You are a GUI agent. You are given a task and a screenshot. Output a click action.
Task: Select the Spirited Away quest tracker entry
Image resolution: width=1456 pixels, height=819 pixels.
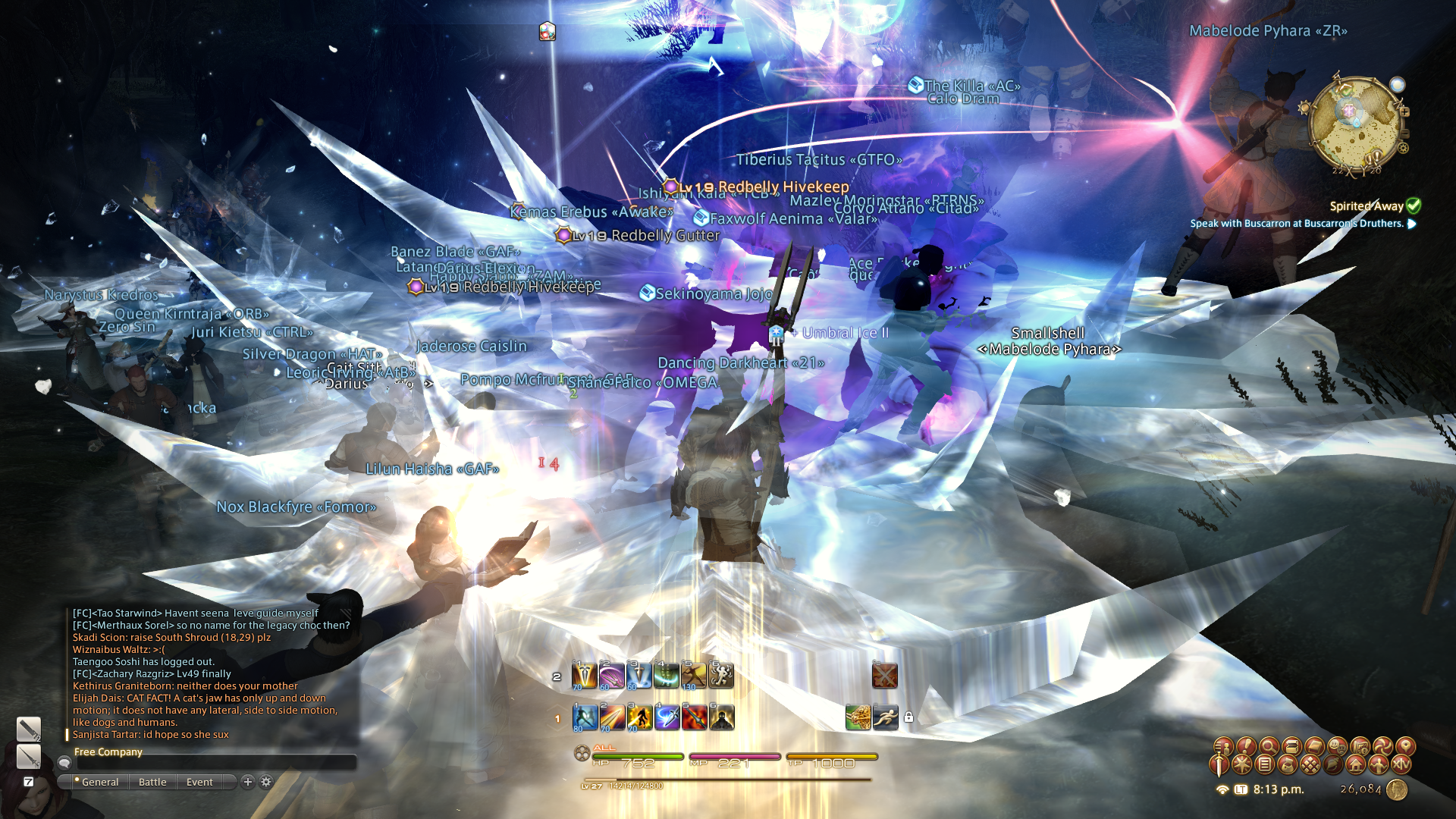[x=1367, y=206]
